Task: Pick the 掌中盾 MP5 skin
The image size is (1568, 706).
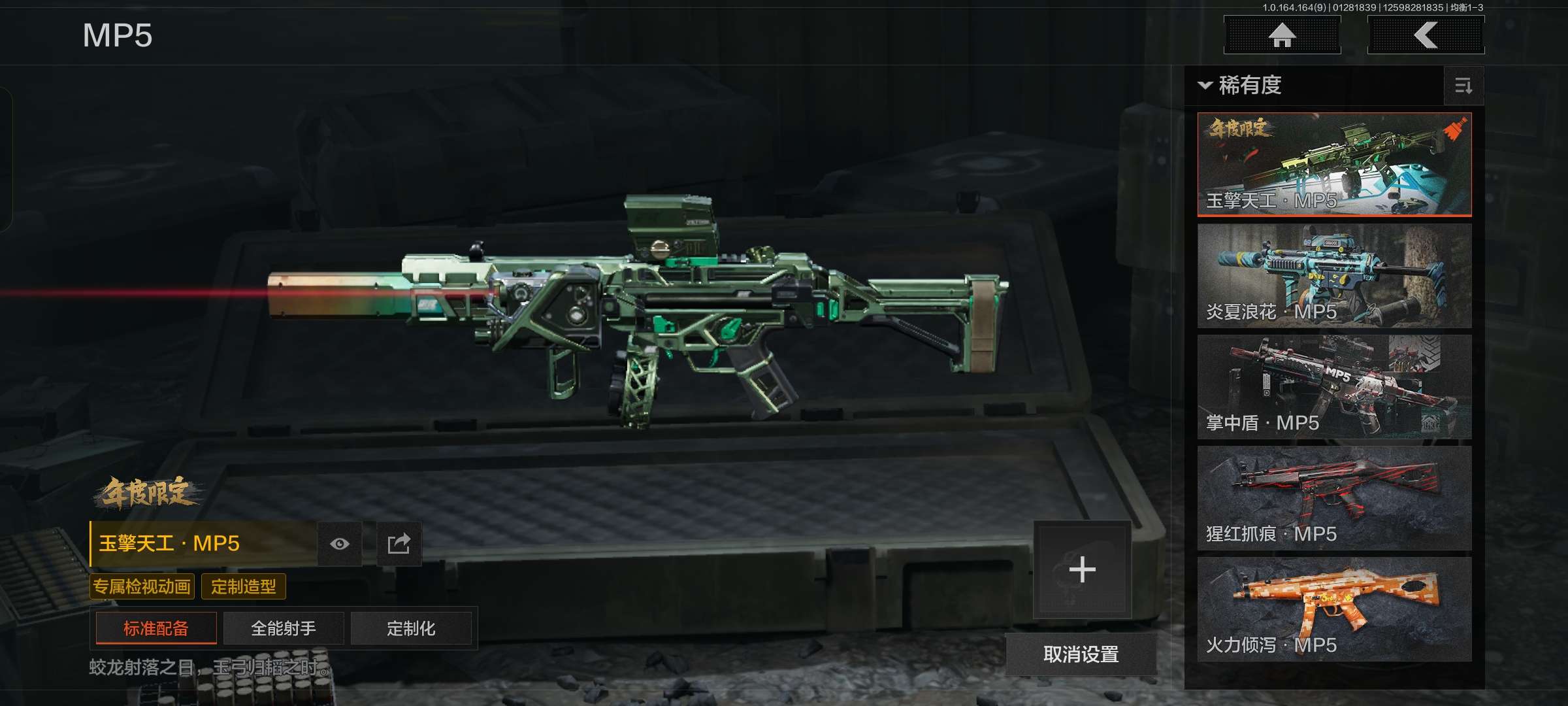Action: (x=1334, y=387)
